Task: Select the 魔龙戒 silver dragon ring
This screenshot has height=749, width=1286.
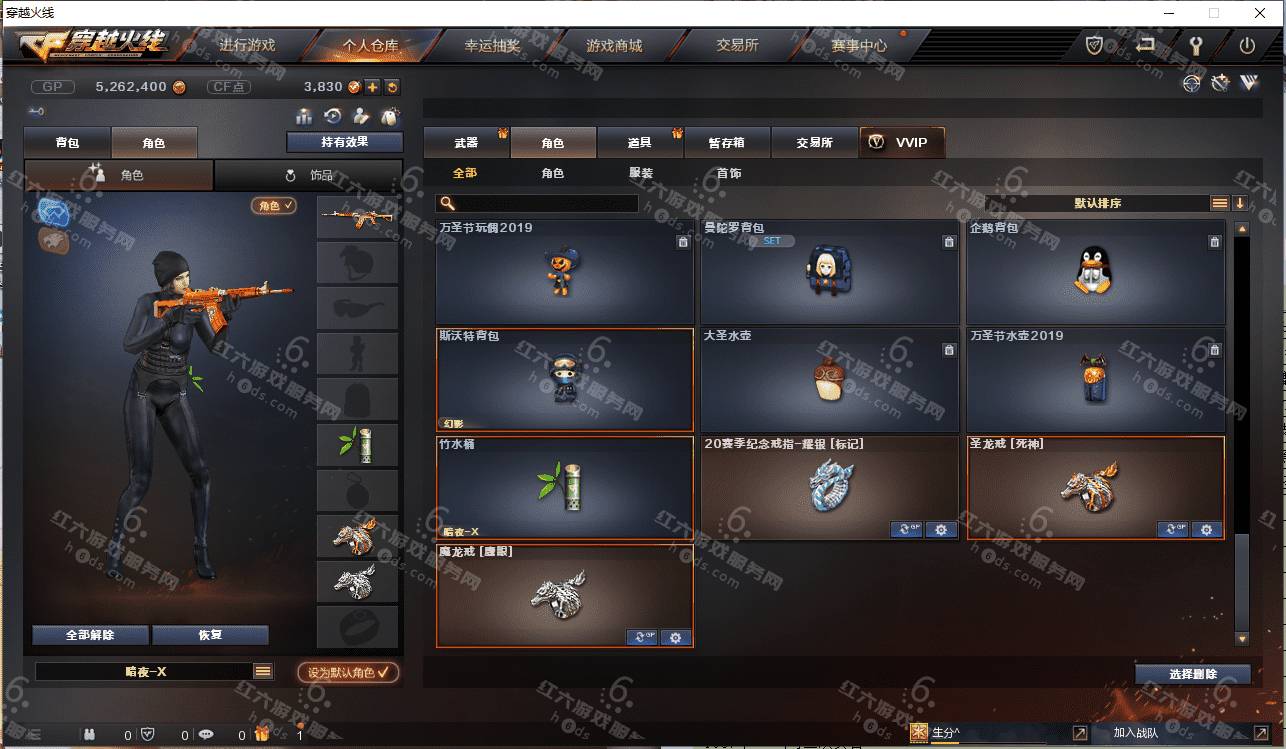Action: coord(564,595)
